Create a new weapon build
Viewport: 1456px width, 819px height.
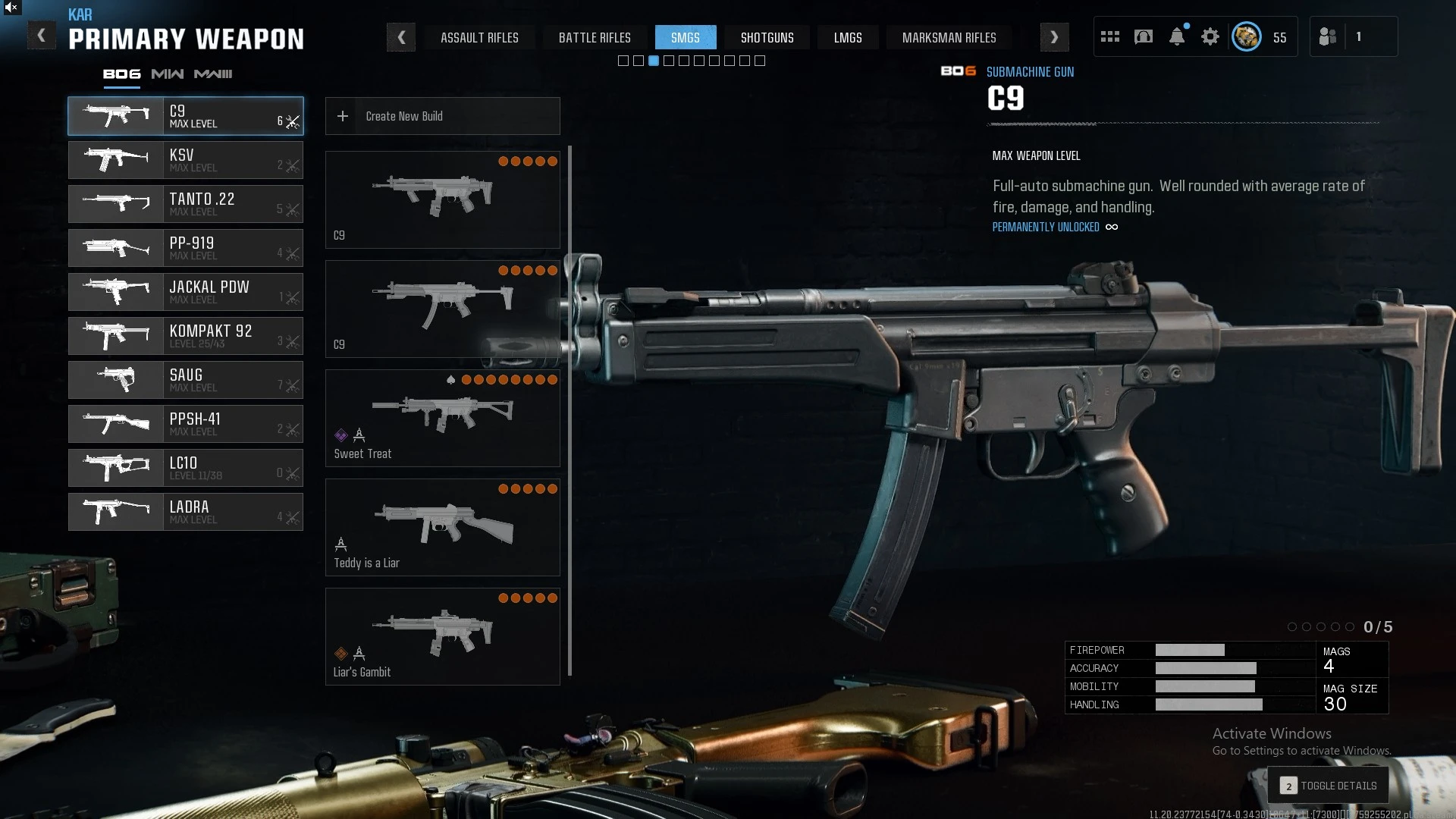tap(442, 116)
